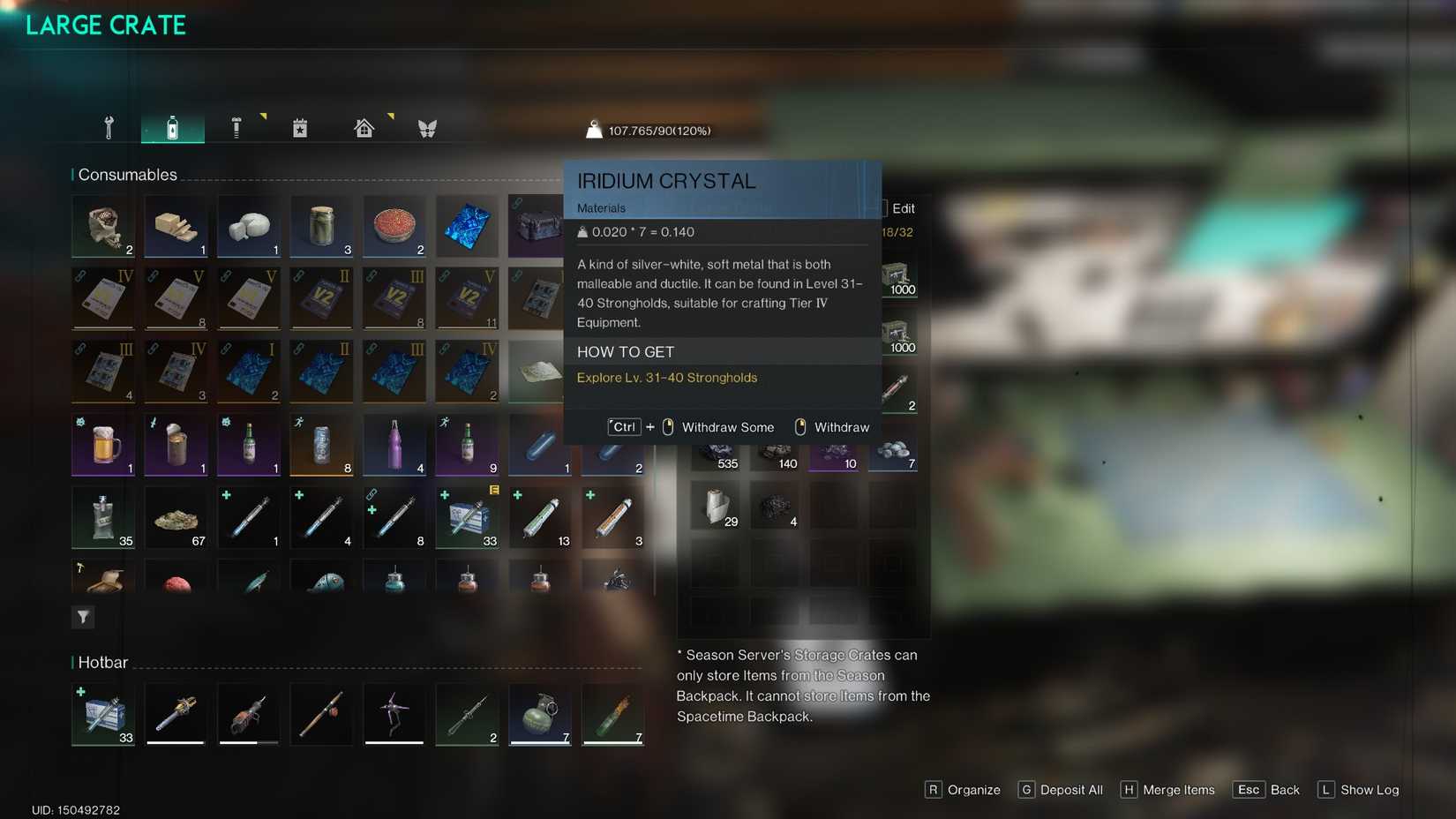Select the syringe consumable with quantity 8
The width and height of the screenshot is (1456, 819).
394,518
